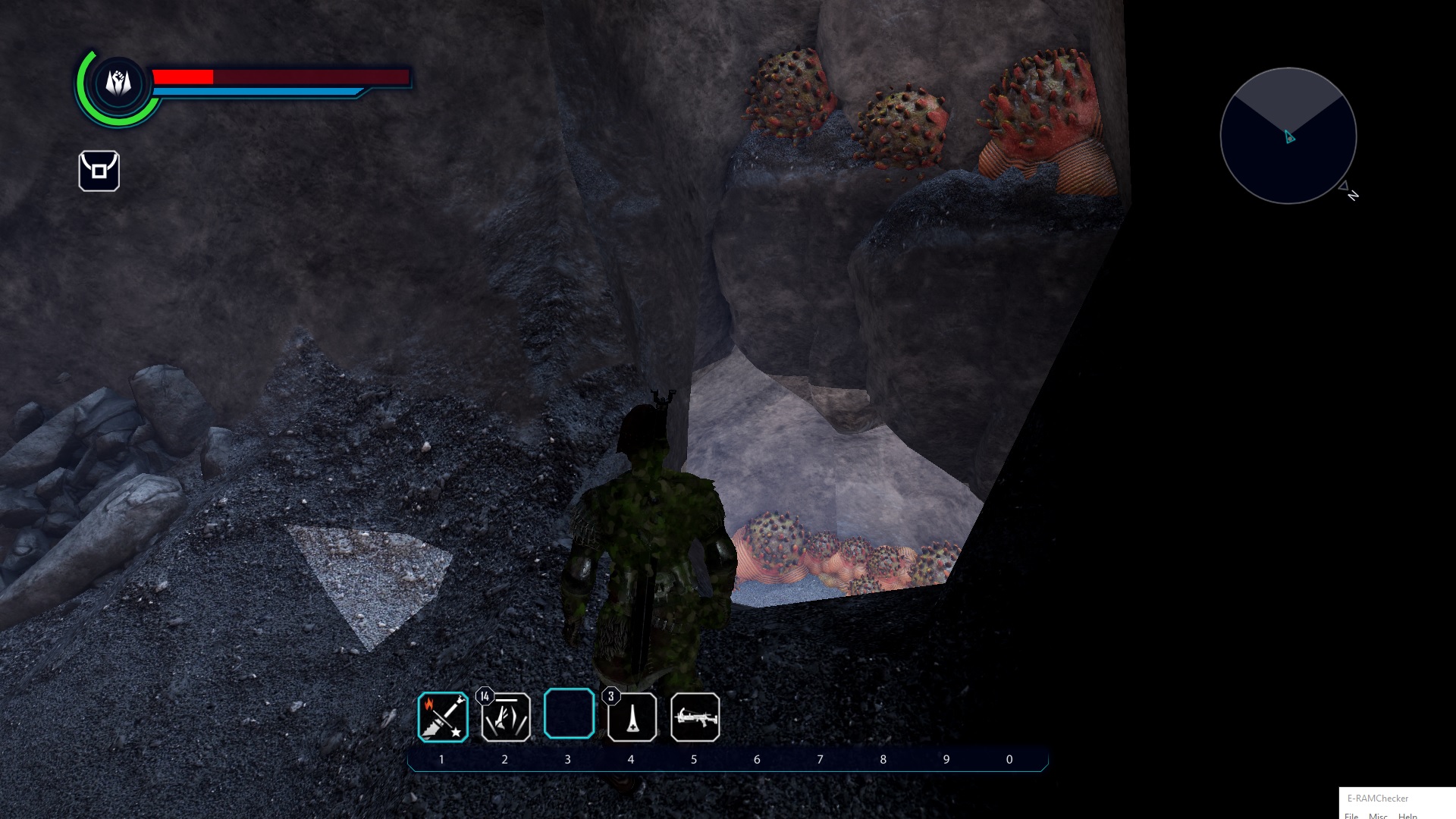Use the healing potion flask slot

632,717
